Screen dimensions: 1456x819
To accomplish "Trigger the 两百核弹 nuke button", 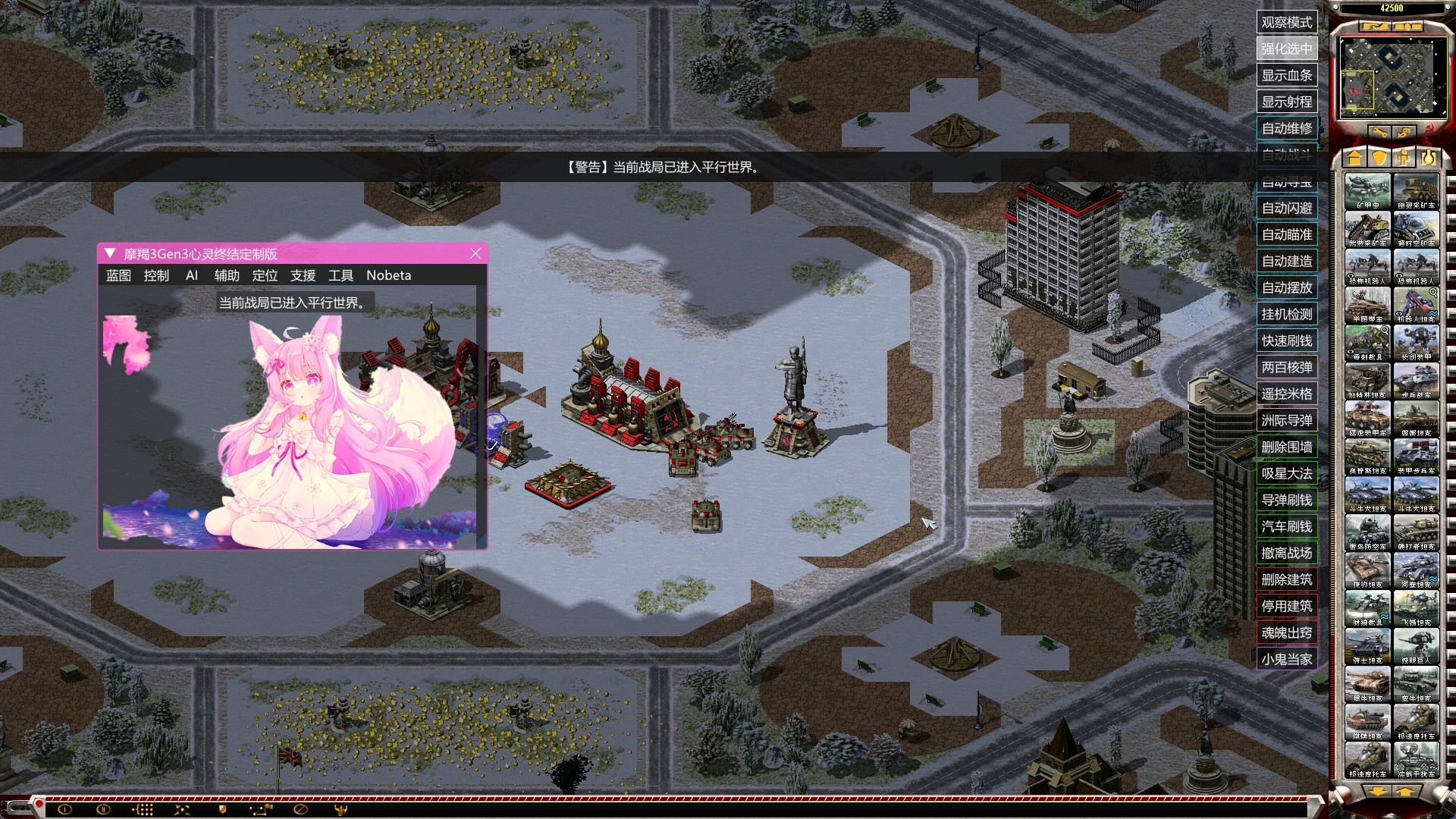I will 1286,367.
